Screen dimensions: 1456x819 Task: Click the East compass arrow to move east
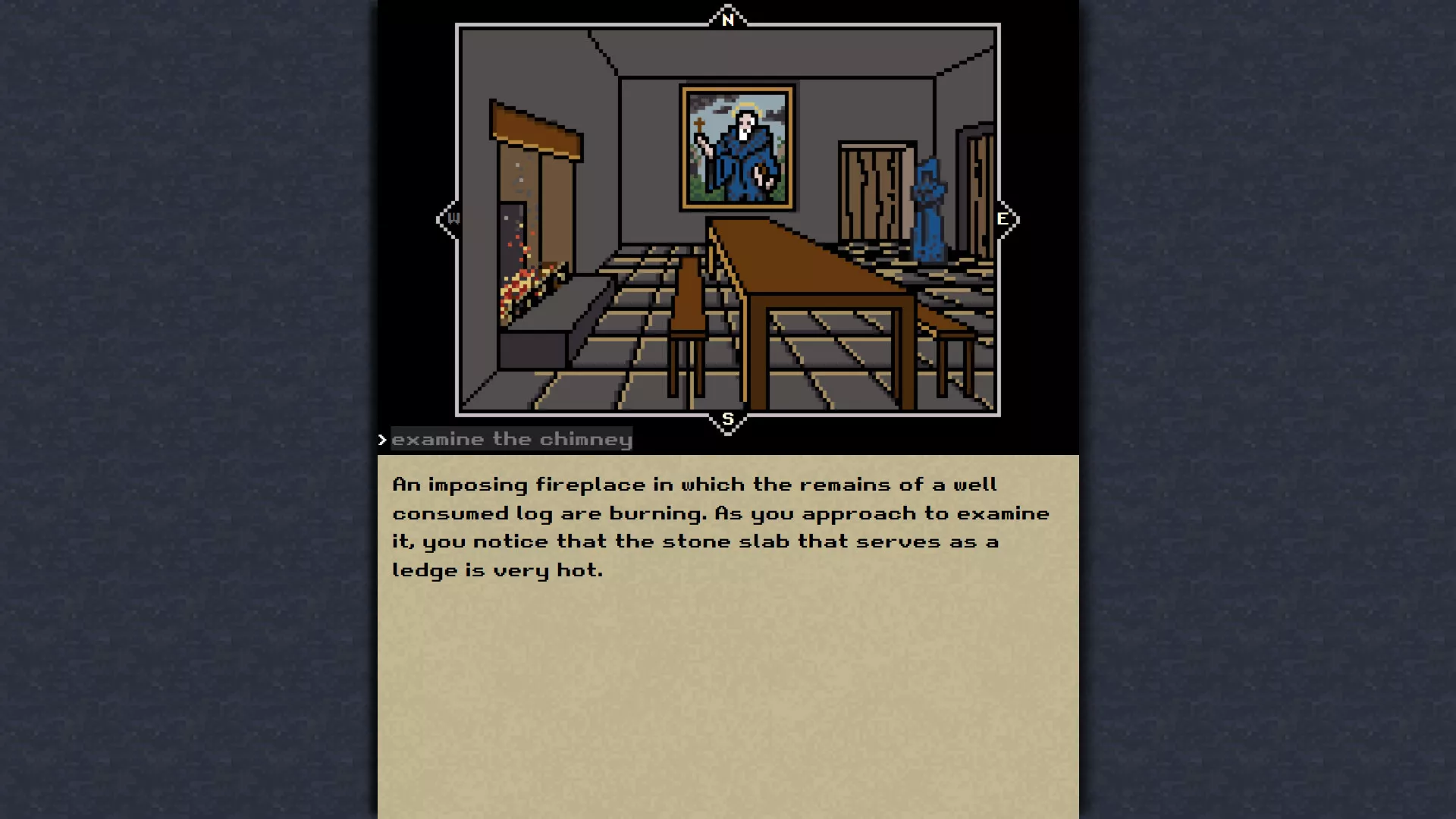1005,219
